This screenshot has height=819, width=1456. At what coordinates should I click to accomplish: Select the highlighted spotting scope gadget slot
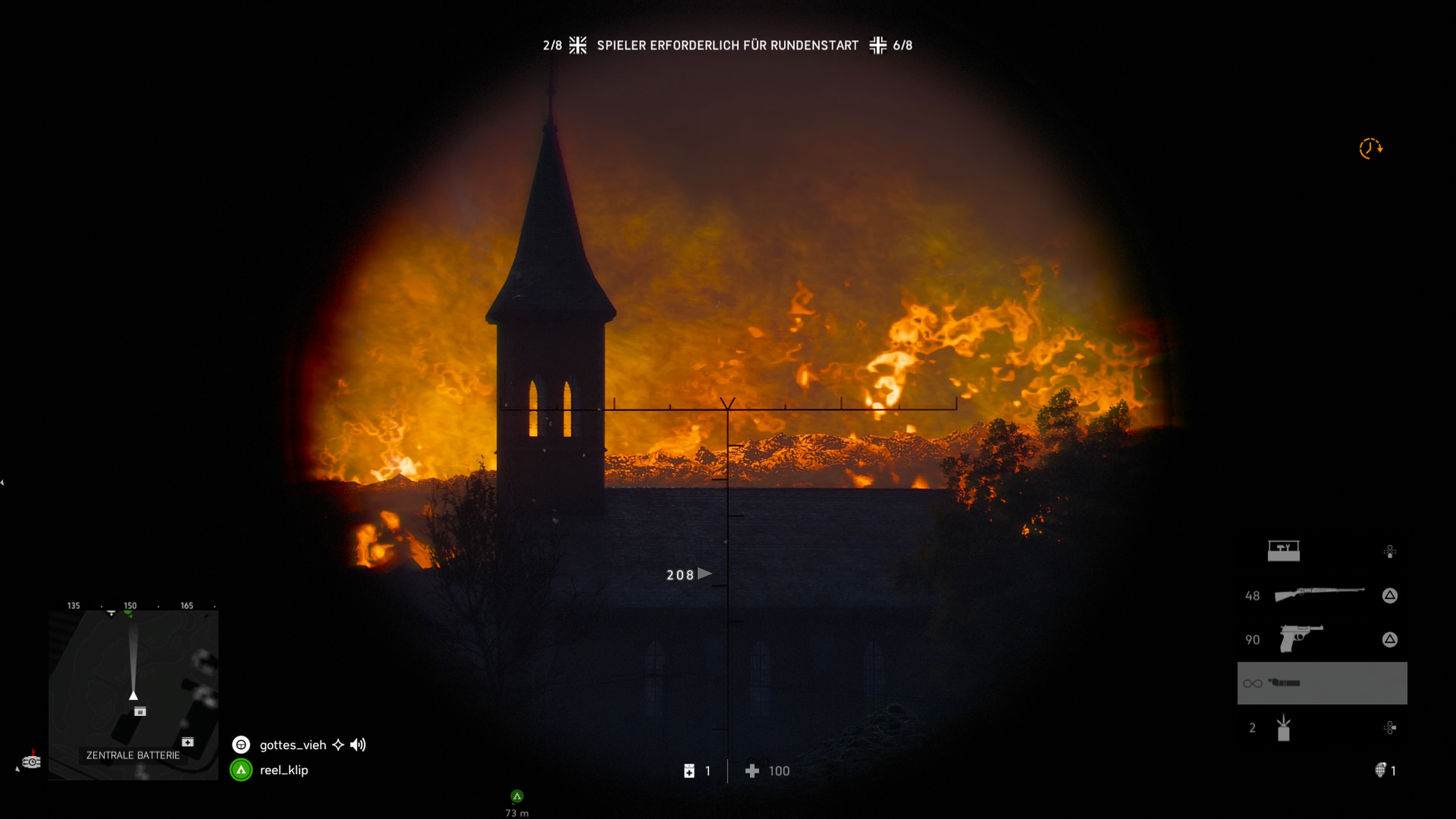(x=1321, y=683)
